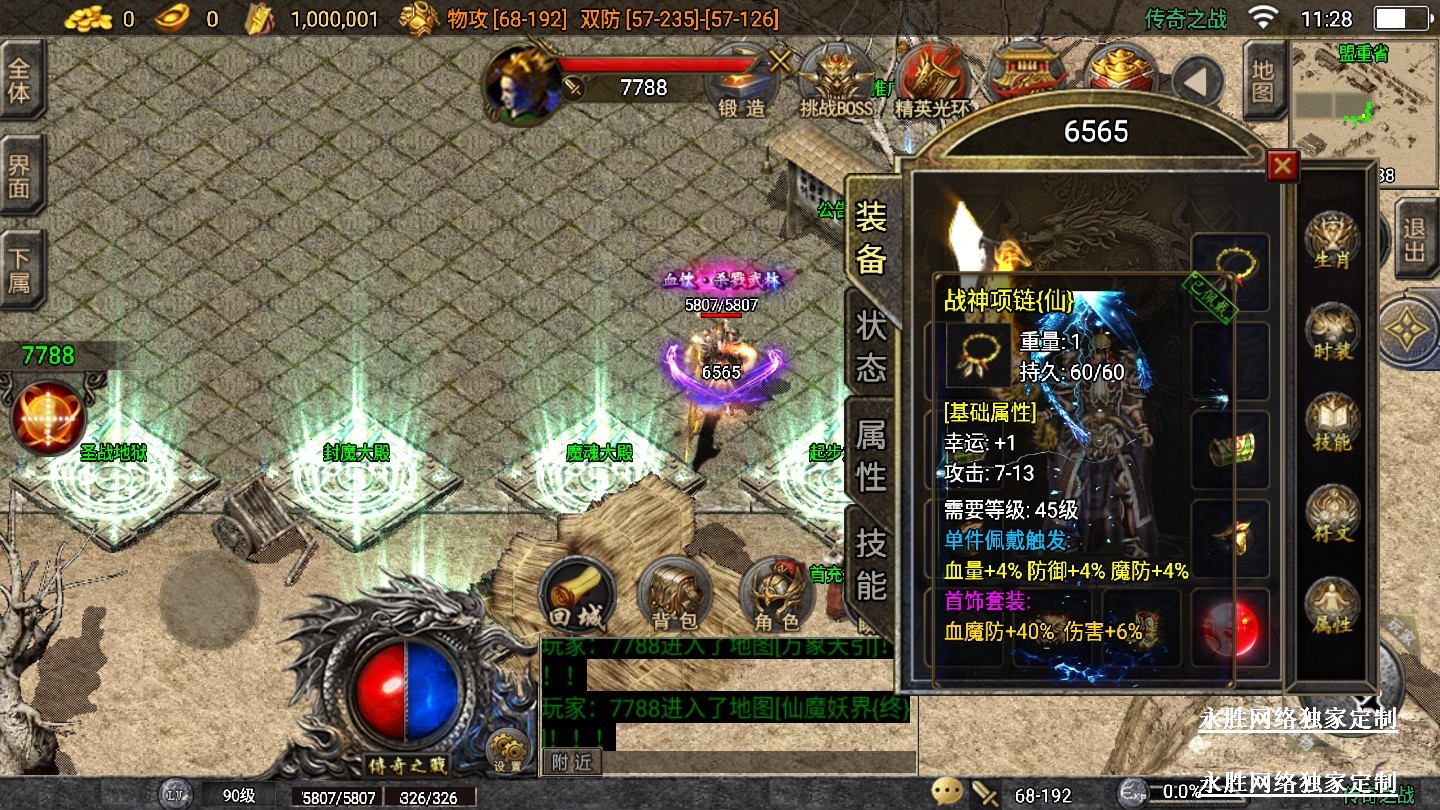
Task: Open the 时装 fashion icon
Action: pyautogui.click(x=1332, y=332)
